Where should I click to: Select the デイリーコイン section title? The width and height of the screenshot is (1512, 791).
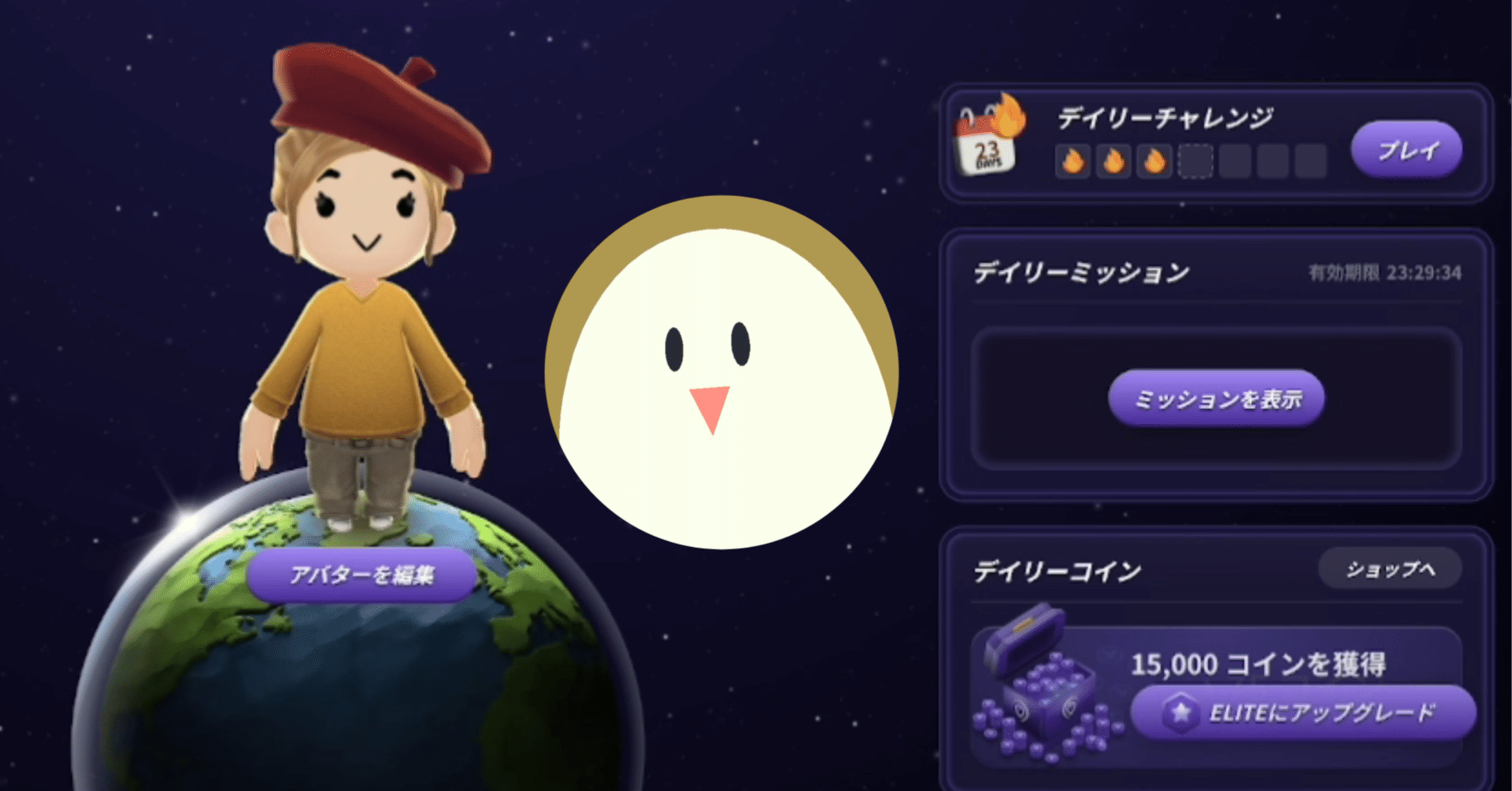(x=1057, y=570)
